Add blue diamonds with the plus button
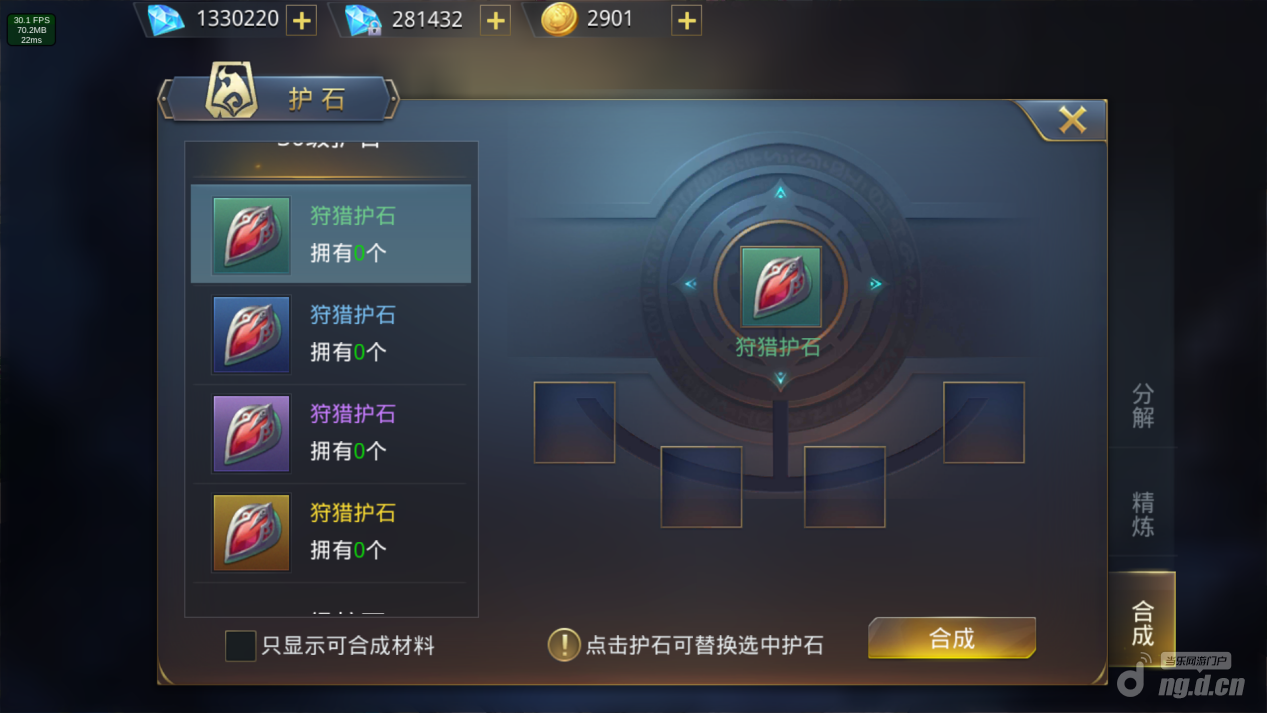 click(x=301, y=20)
